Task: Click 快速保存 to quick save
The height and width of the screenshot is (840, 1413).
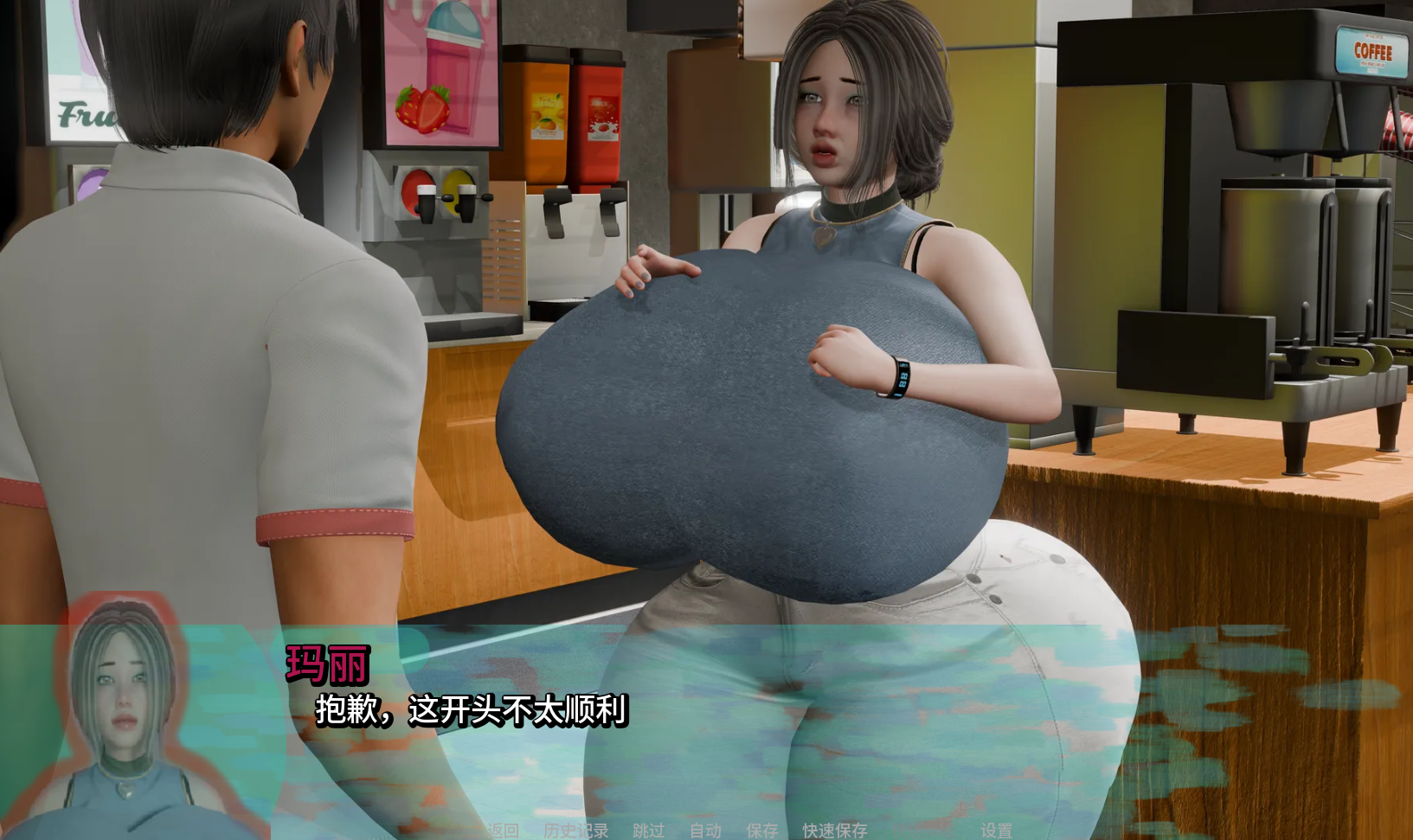Action: pos(834,830)
